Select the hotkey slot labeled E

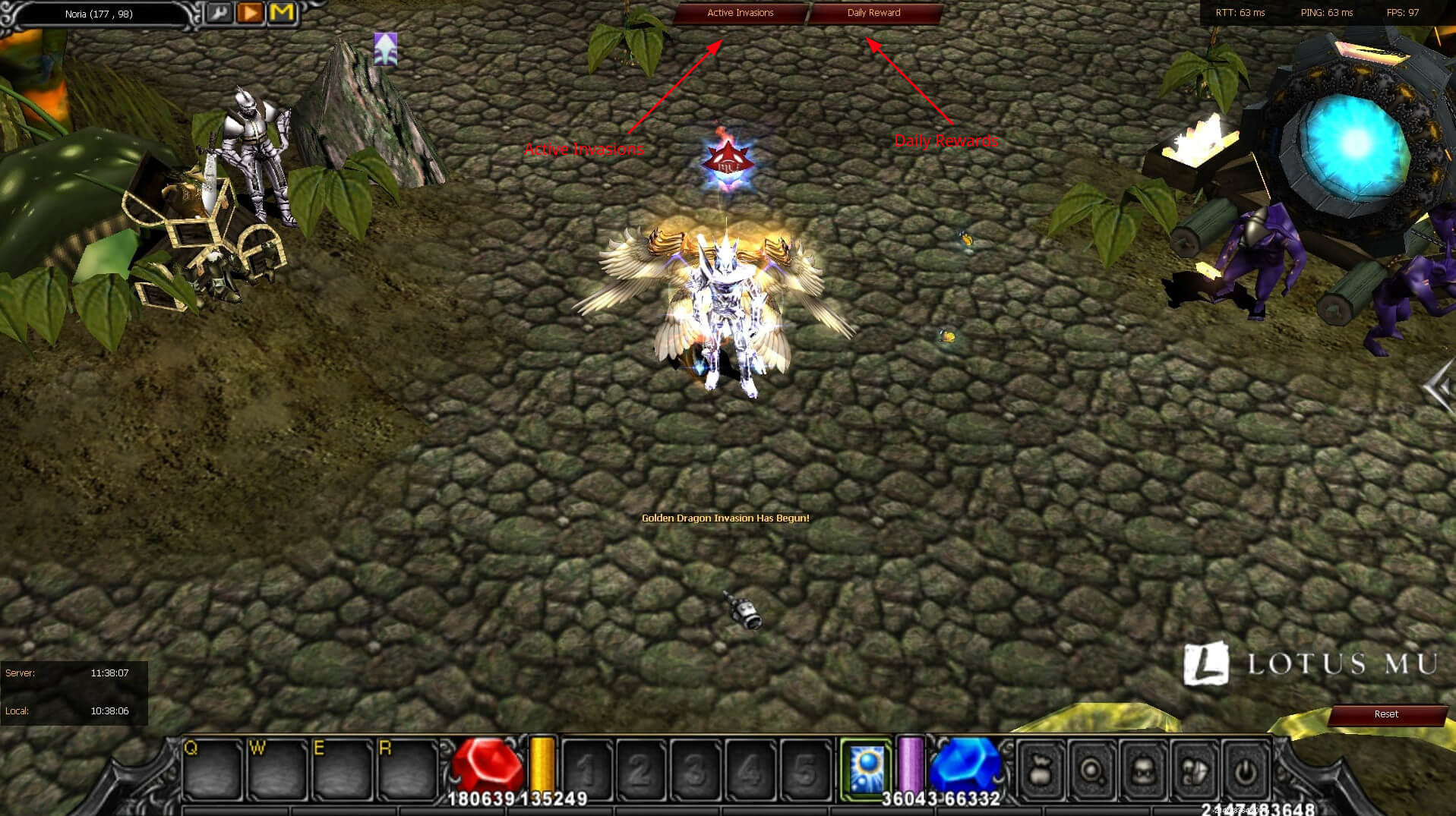(x=341, y=769)
